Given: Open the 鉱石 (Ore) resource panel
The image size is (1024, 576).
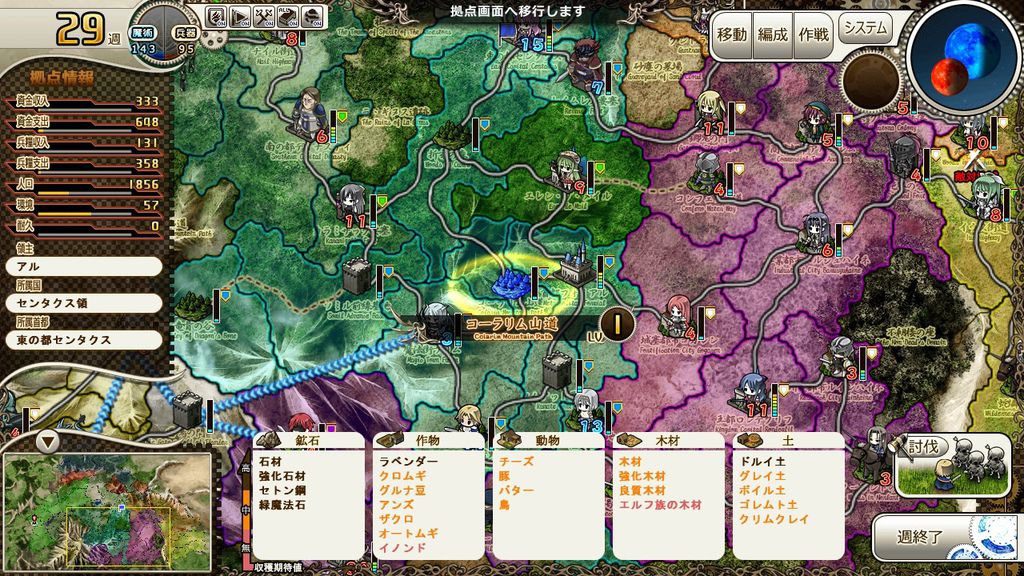Looking at the screenshot, I should click(x=307, y=440).
